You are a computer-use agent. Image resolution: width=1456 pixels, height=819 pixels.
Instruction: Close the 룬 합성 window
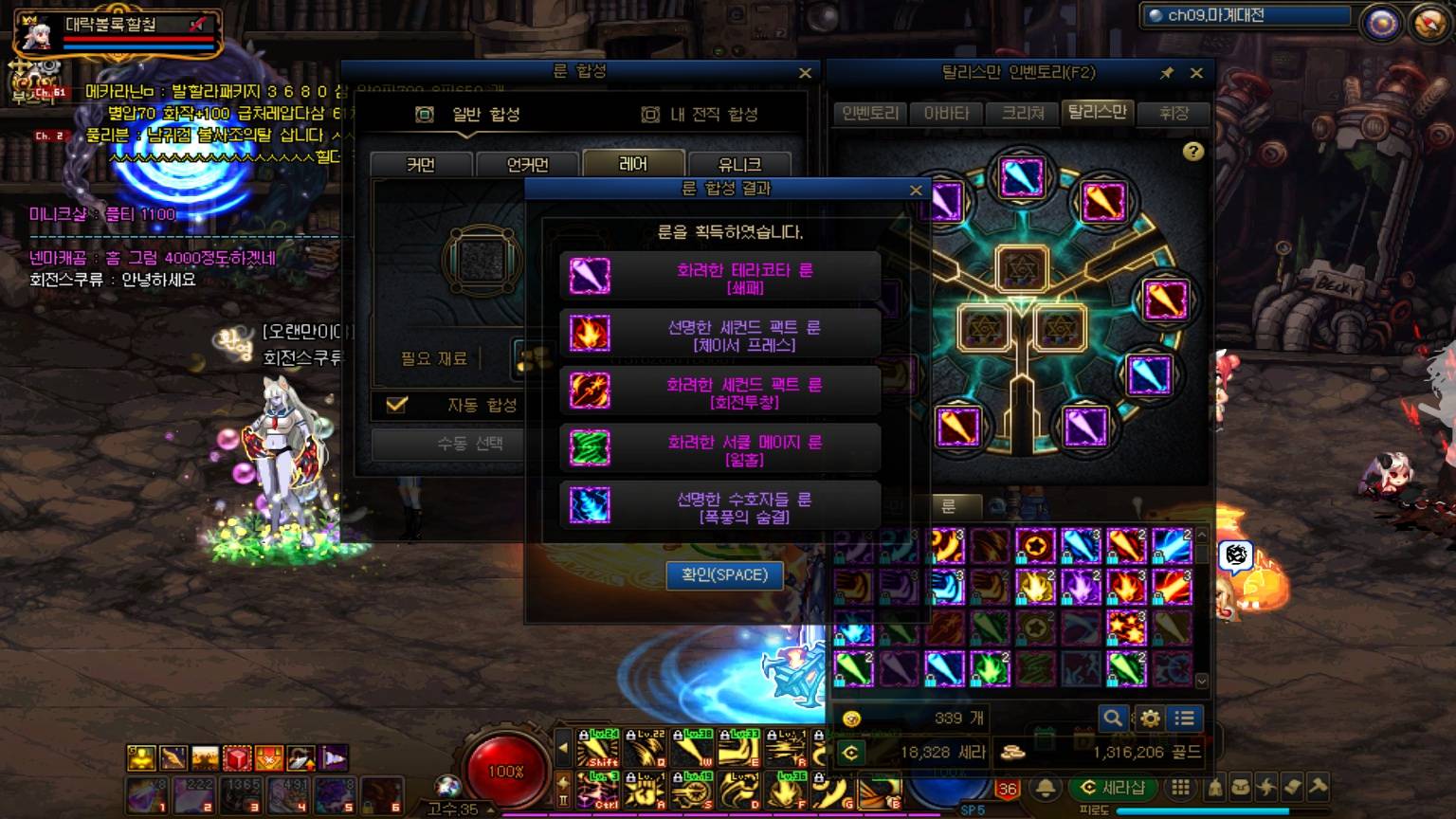click(805, 73)
